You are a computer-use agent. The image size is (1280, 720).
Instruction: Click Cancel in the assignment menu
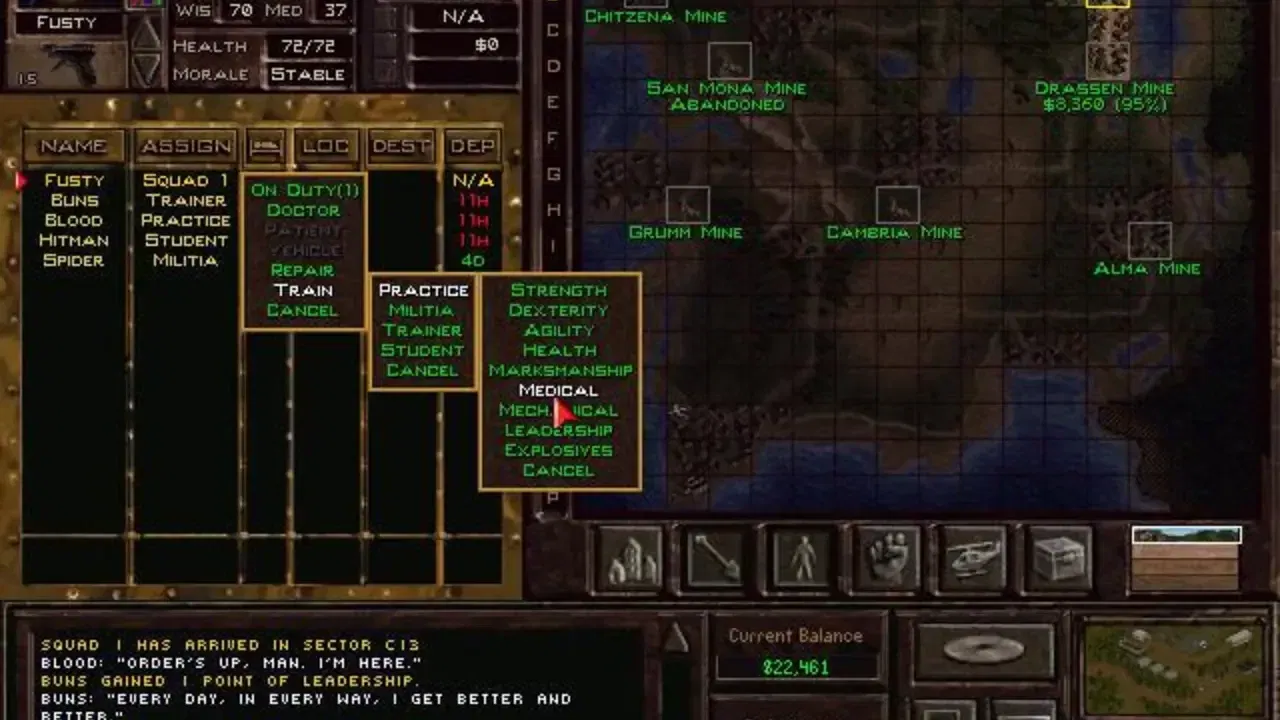pos(303,310)
